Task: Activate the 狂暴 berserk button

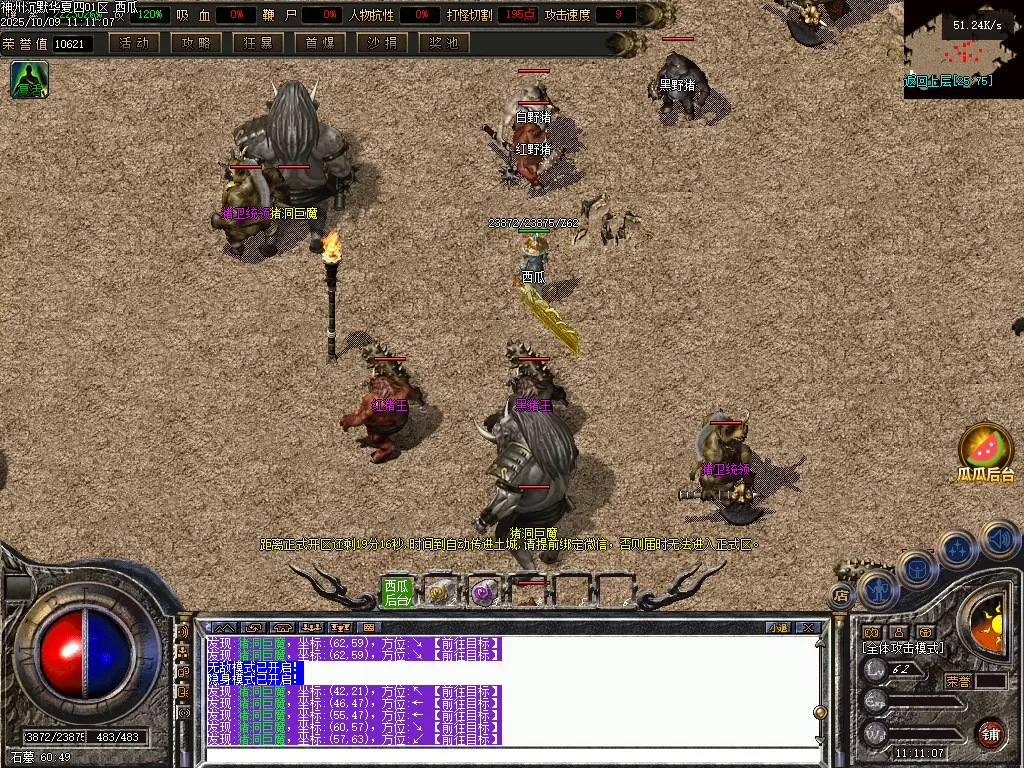Action: [258, 43]
